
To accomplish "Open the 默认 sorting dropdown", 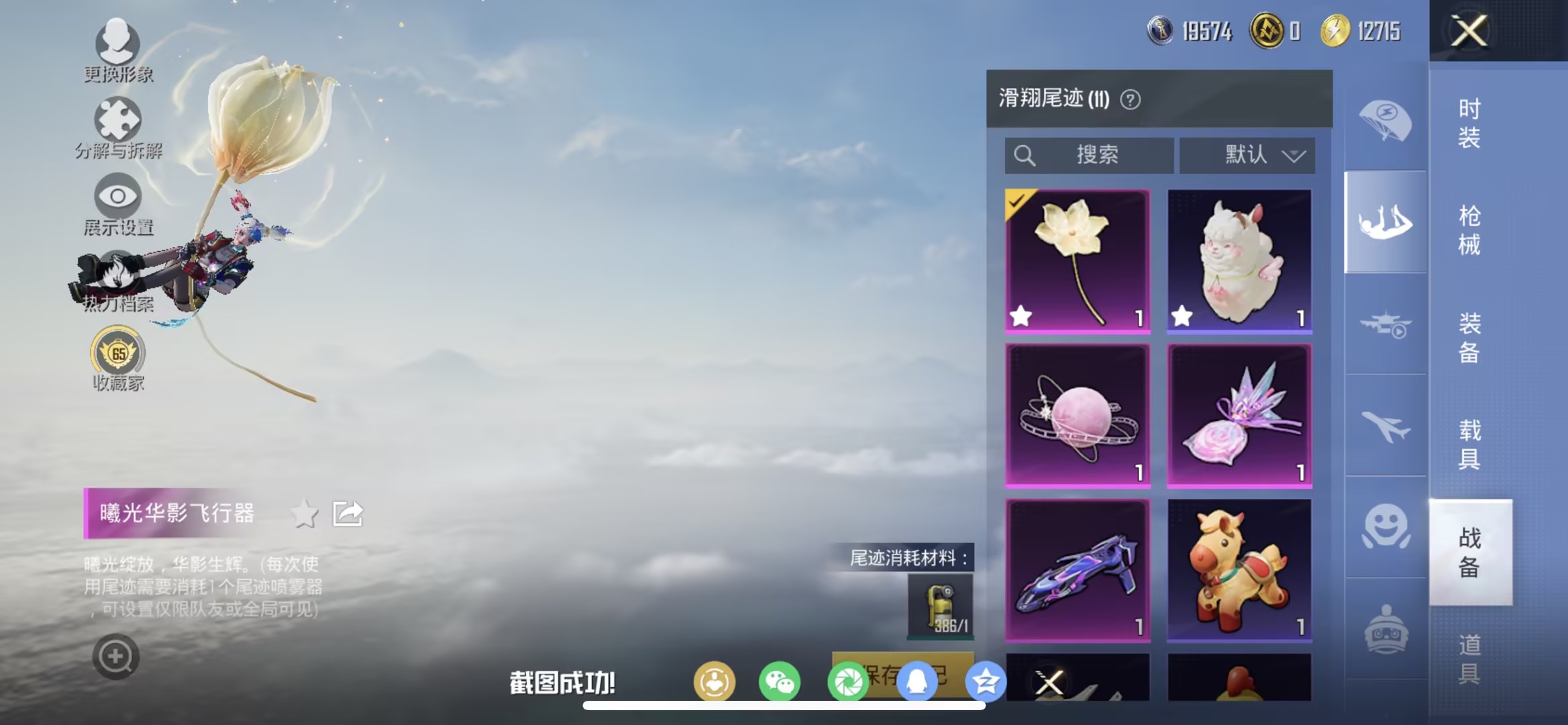I will [1249, 155].
